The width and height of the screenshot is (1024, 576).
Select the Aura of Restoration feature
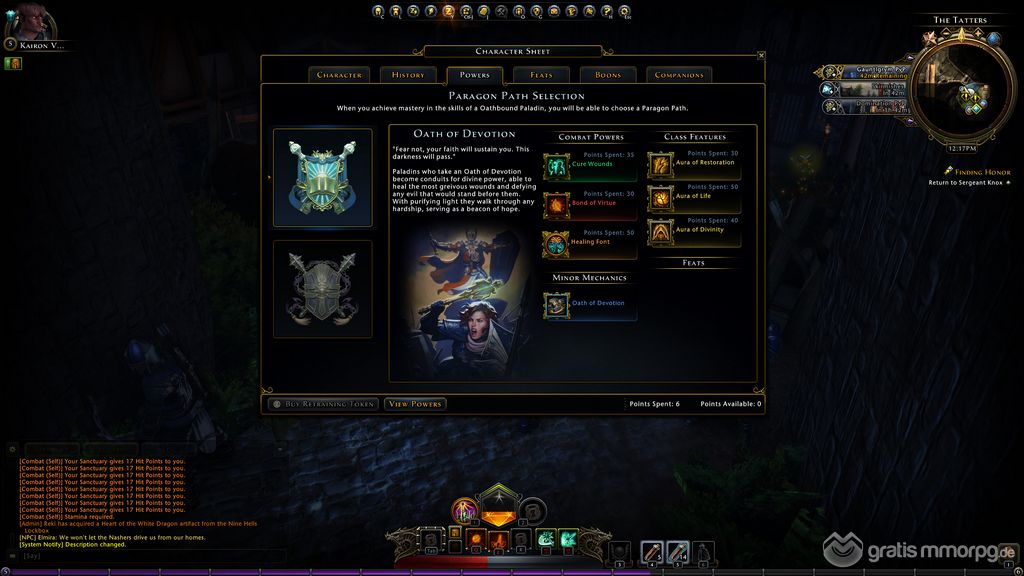pos(661,165)
